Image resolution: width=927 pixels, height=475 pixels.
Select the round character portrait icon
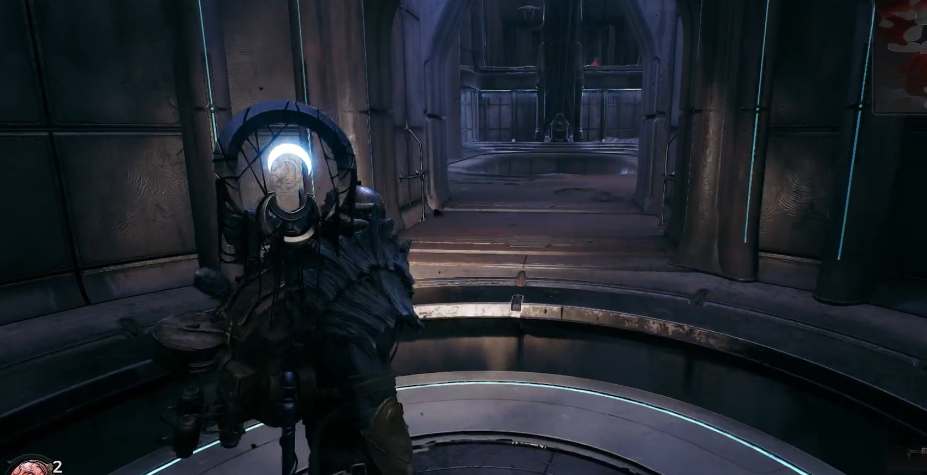point(30,467)
